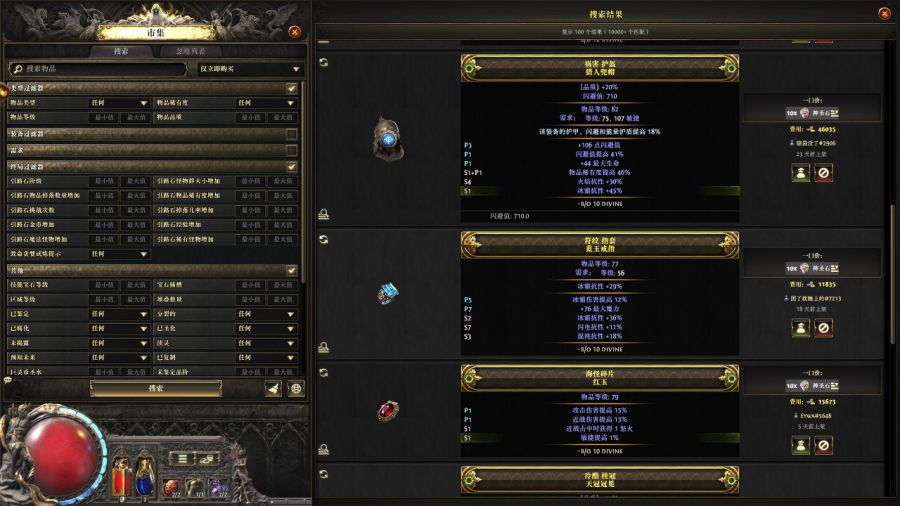Toggle the 类型过滤器 checkbox
900x506 pixels.
coord(292,88)
